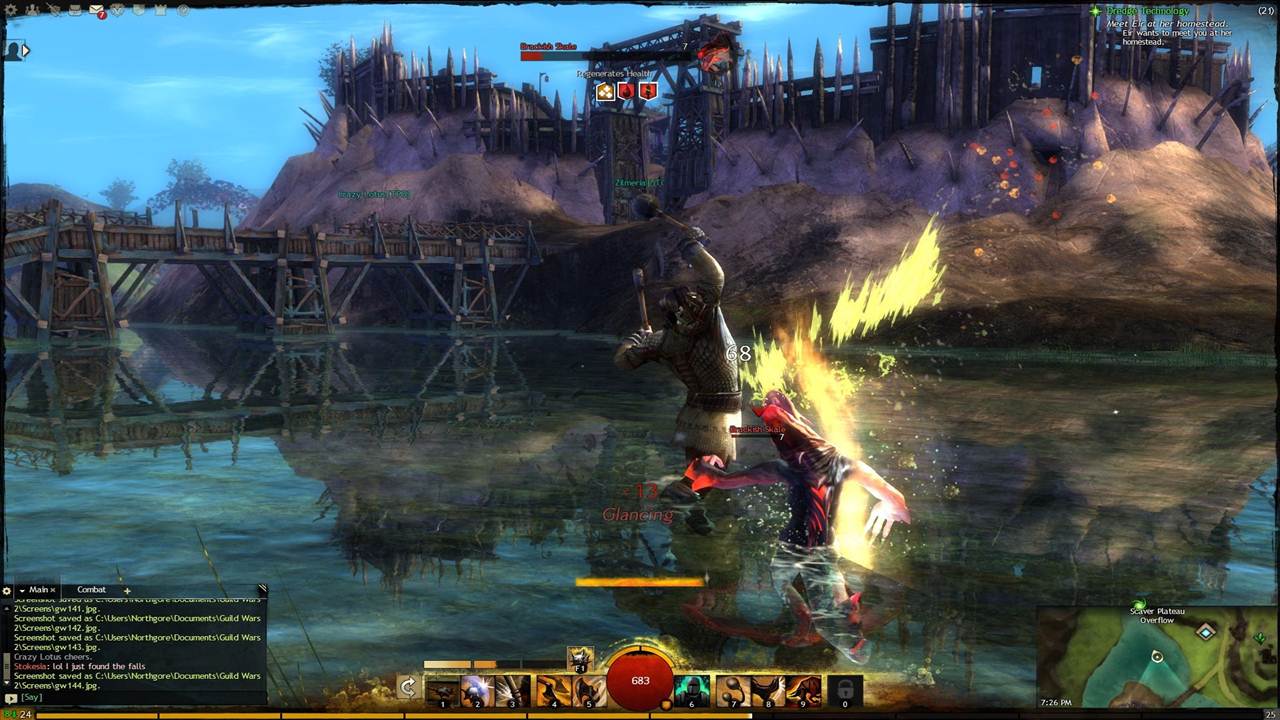Open the game menu gear icon

pyautogui.click(x=8, y=9)
